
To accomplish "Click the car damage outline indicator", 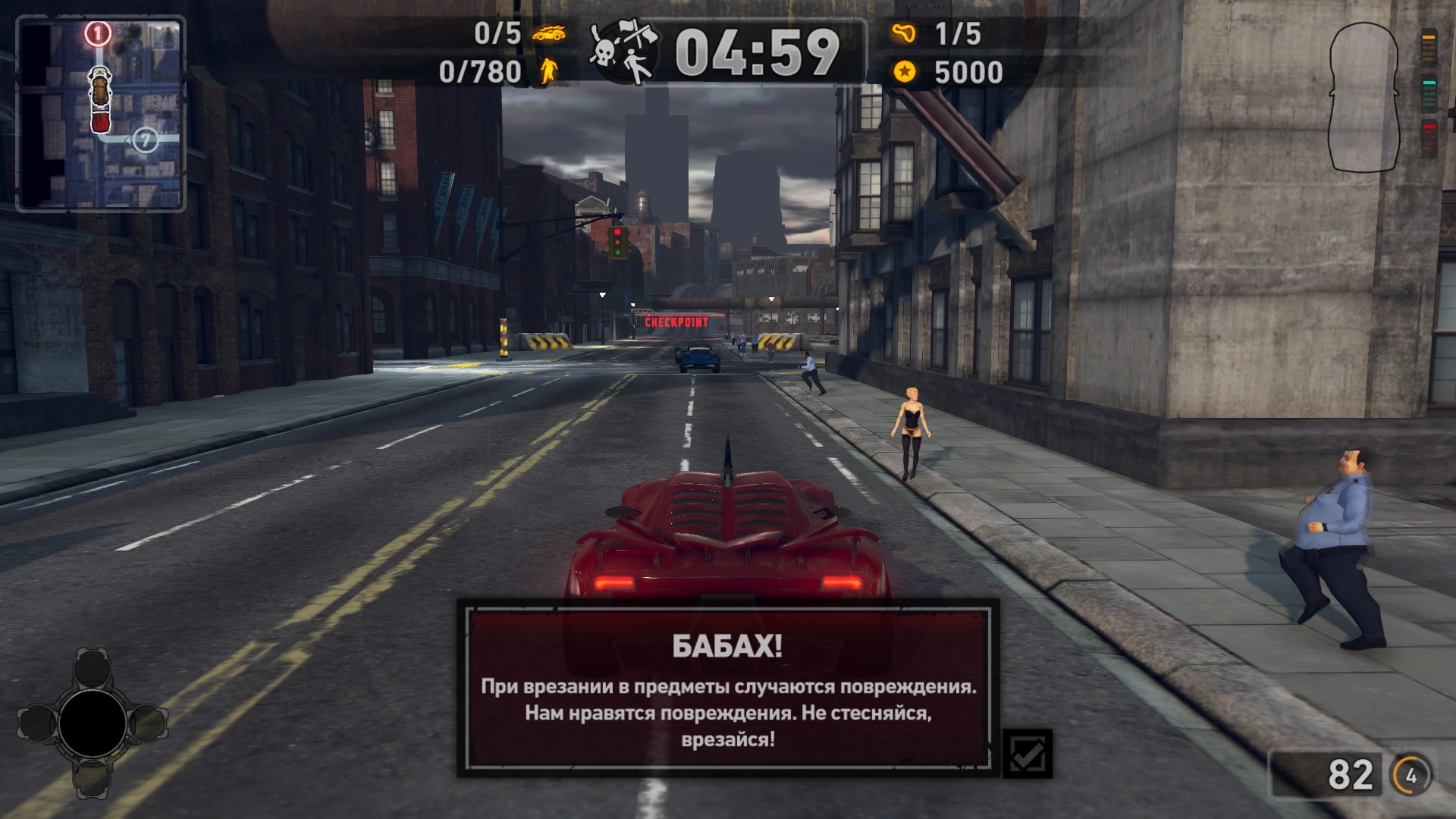I will 1363,97.
